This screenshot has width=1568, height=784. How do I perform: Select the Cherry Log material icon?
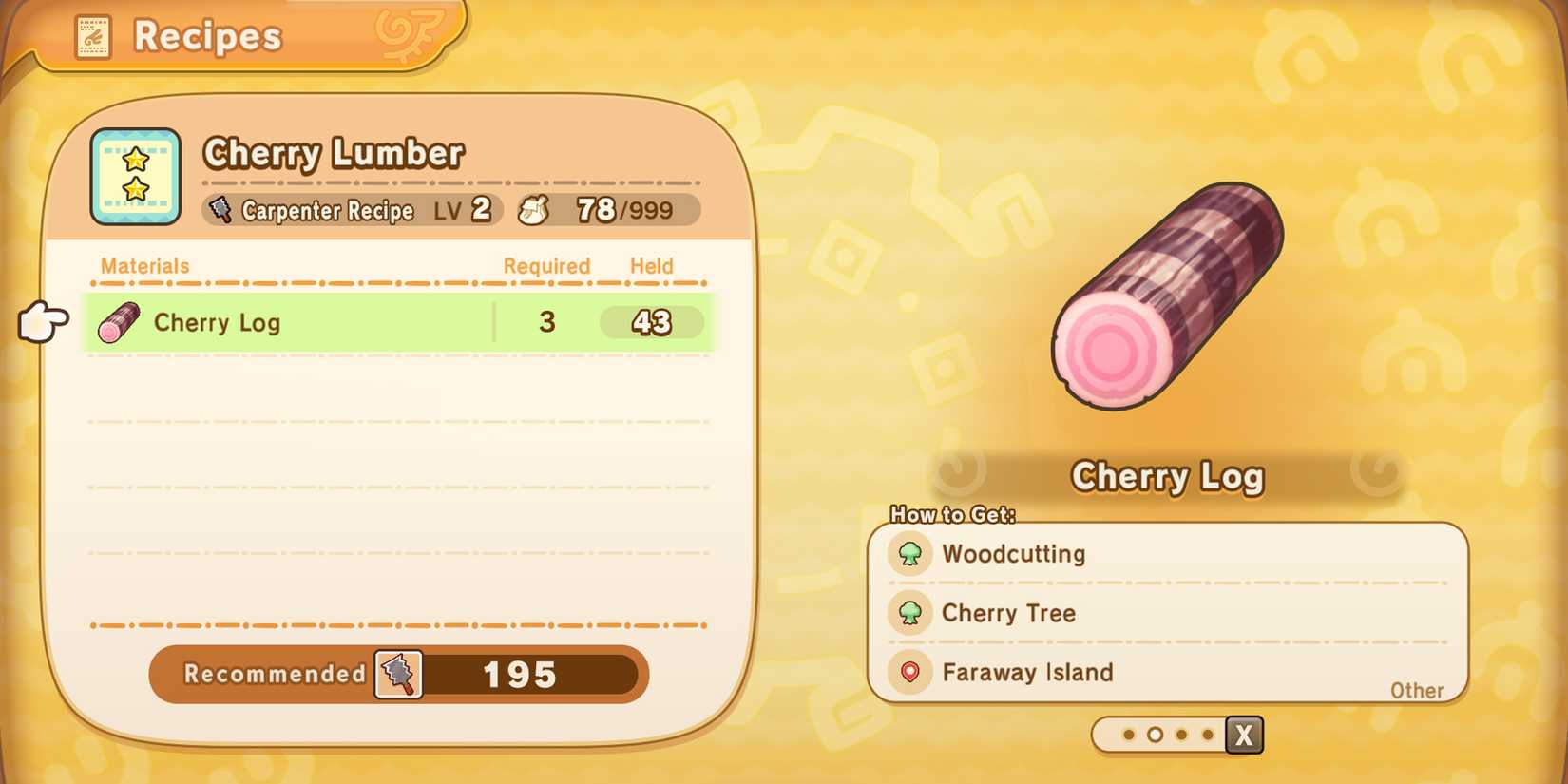(118, 322)
